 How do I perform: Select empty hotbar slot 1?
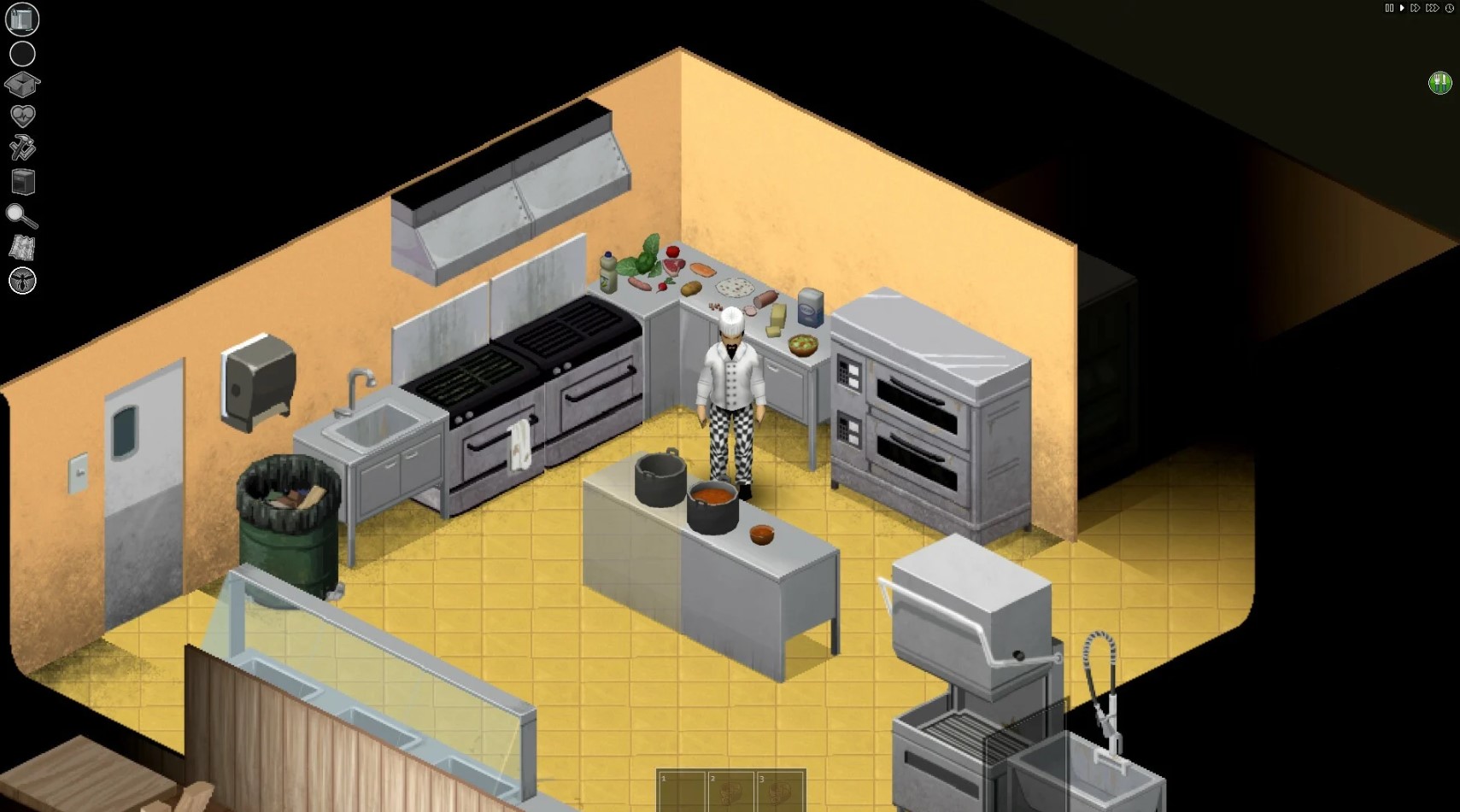point(683,792)
